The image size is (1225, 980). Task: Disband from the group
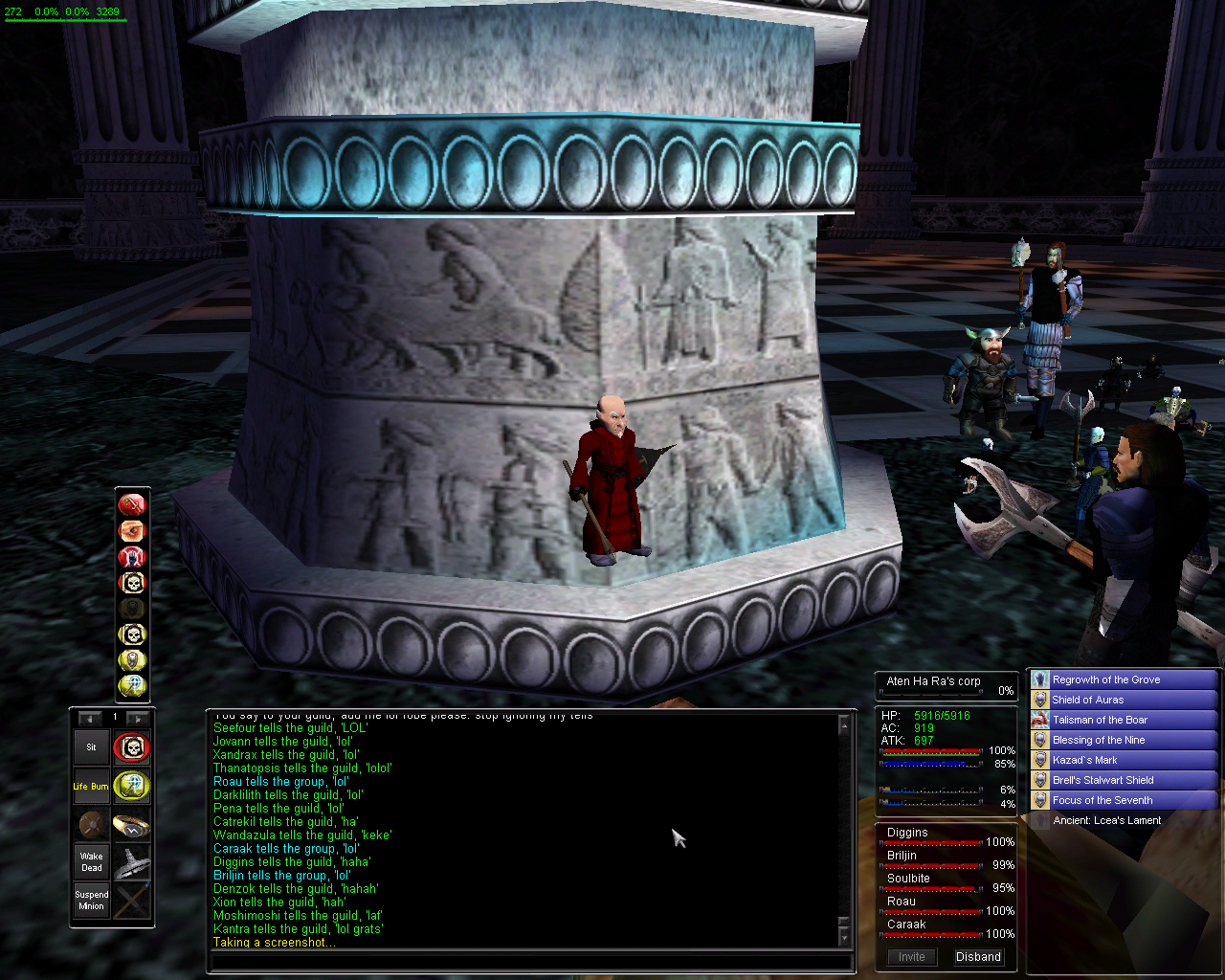point(978,957)
